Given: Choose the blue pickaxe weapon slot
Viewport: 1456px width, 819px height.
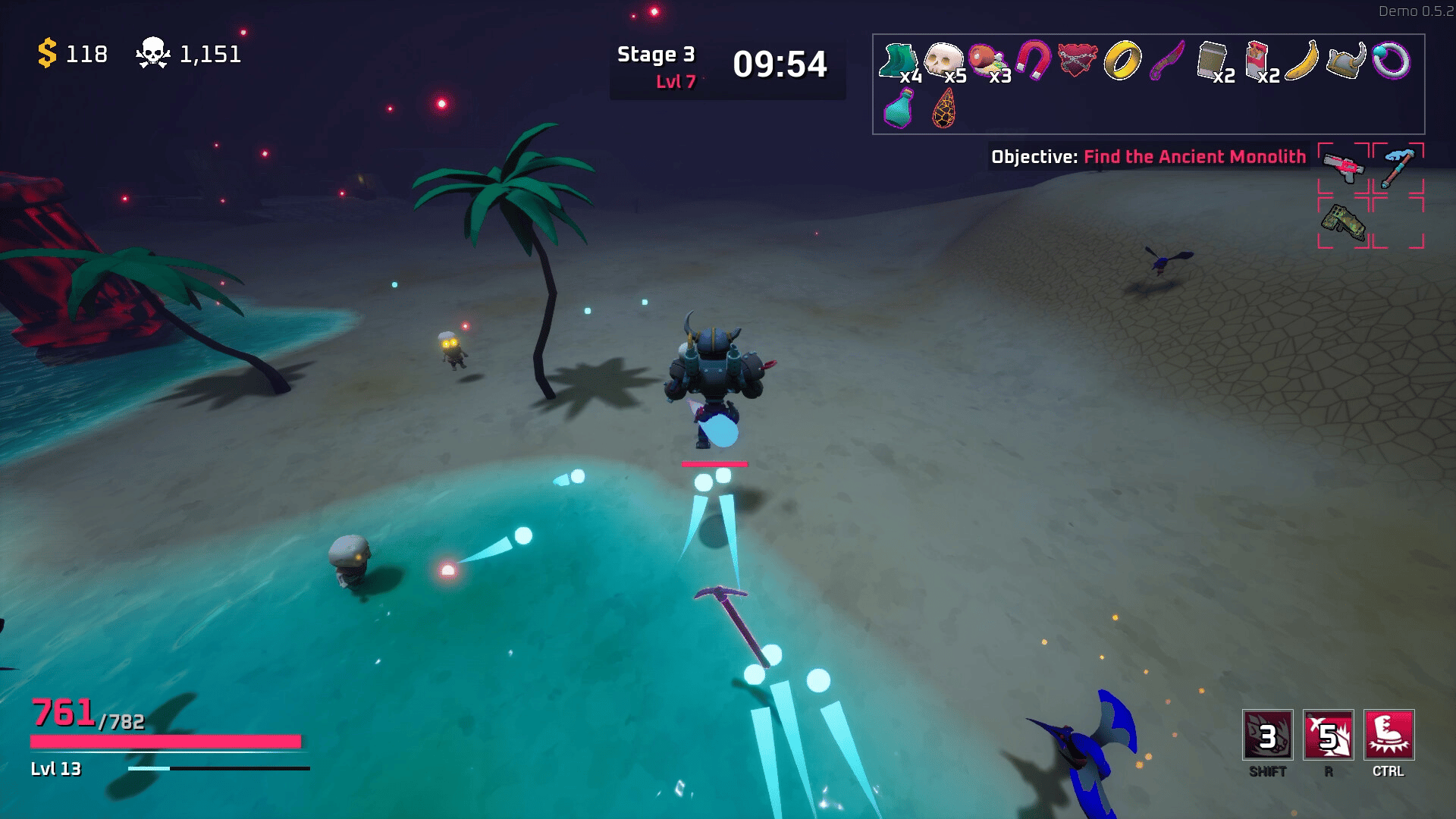Looking at the screenshot, I should click(1398, 167).
